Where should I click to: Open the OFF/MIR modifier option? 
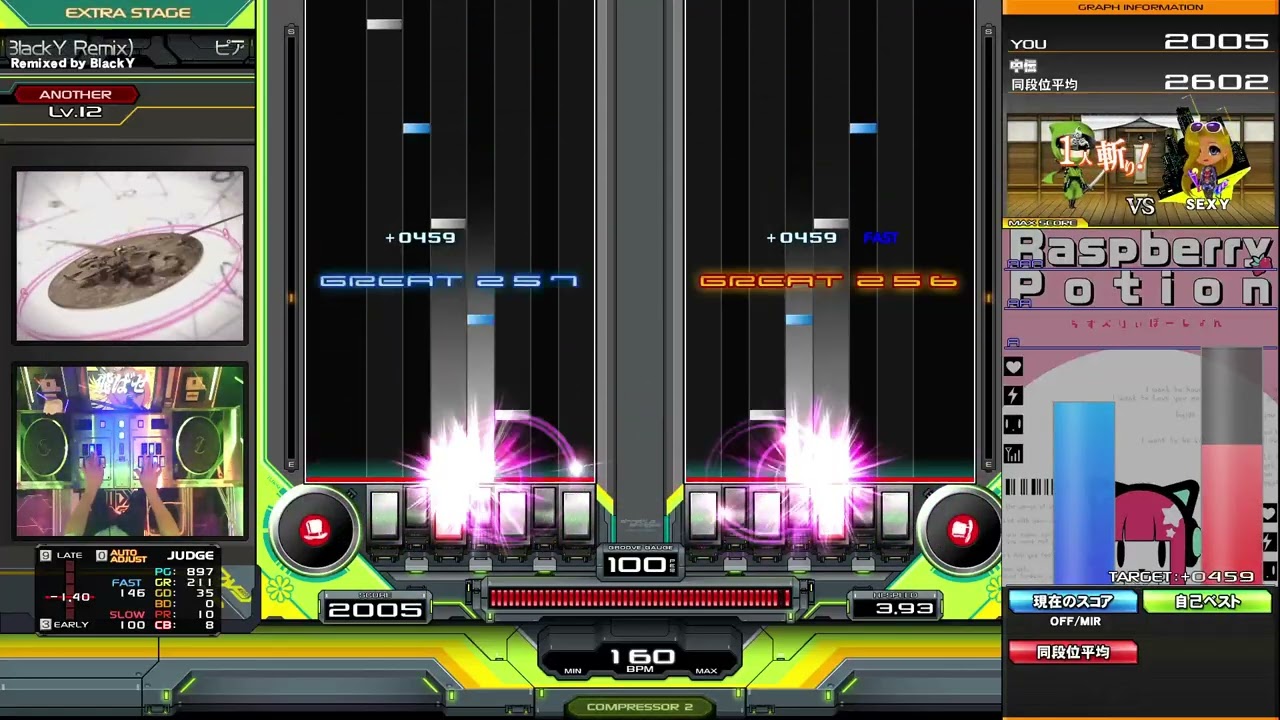pyautogui.click(x=1073, y=621)
